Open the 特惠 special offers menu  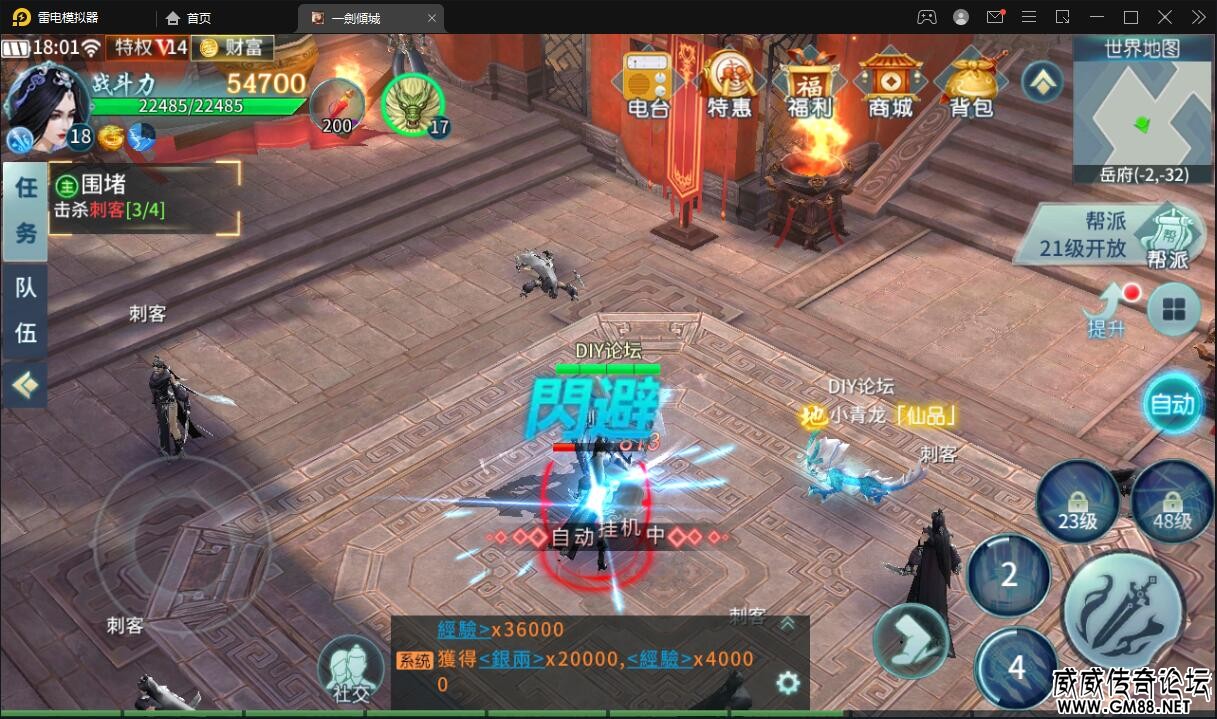[729, 83]
